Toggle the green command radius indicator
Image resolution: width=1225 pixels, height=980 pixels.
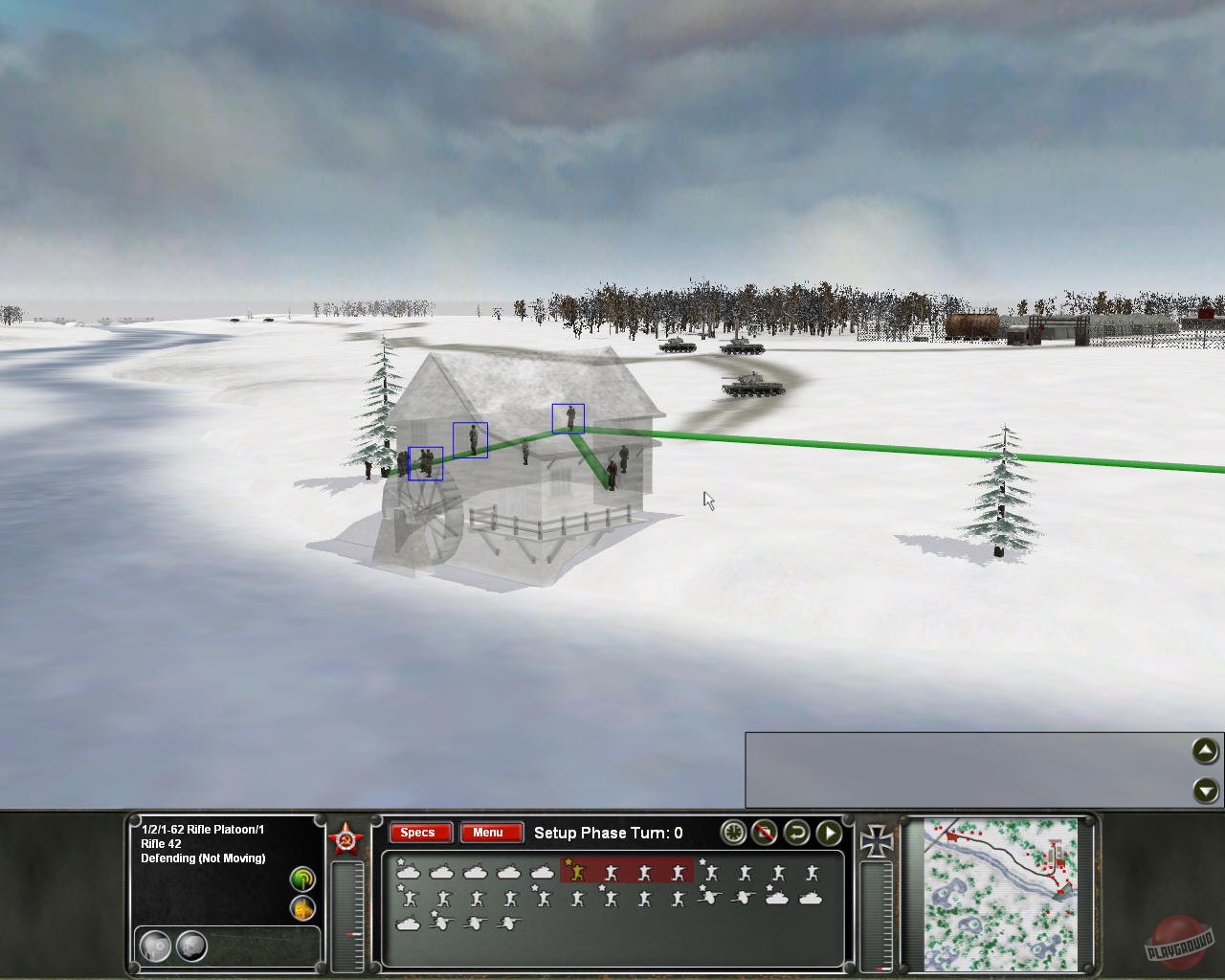tap(302, 878)
